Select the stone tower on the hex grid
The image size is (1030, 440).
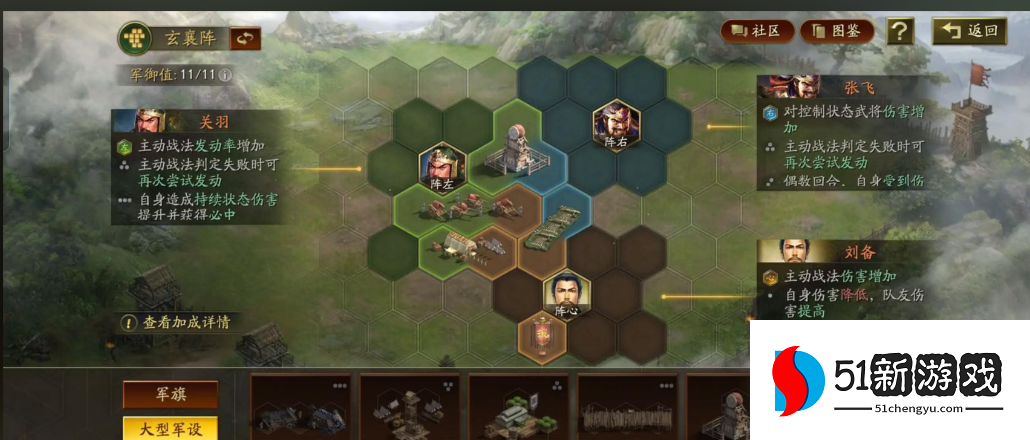[518, 150]
